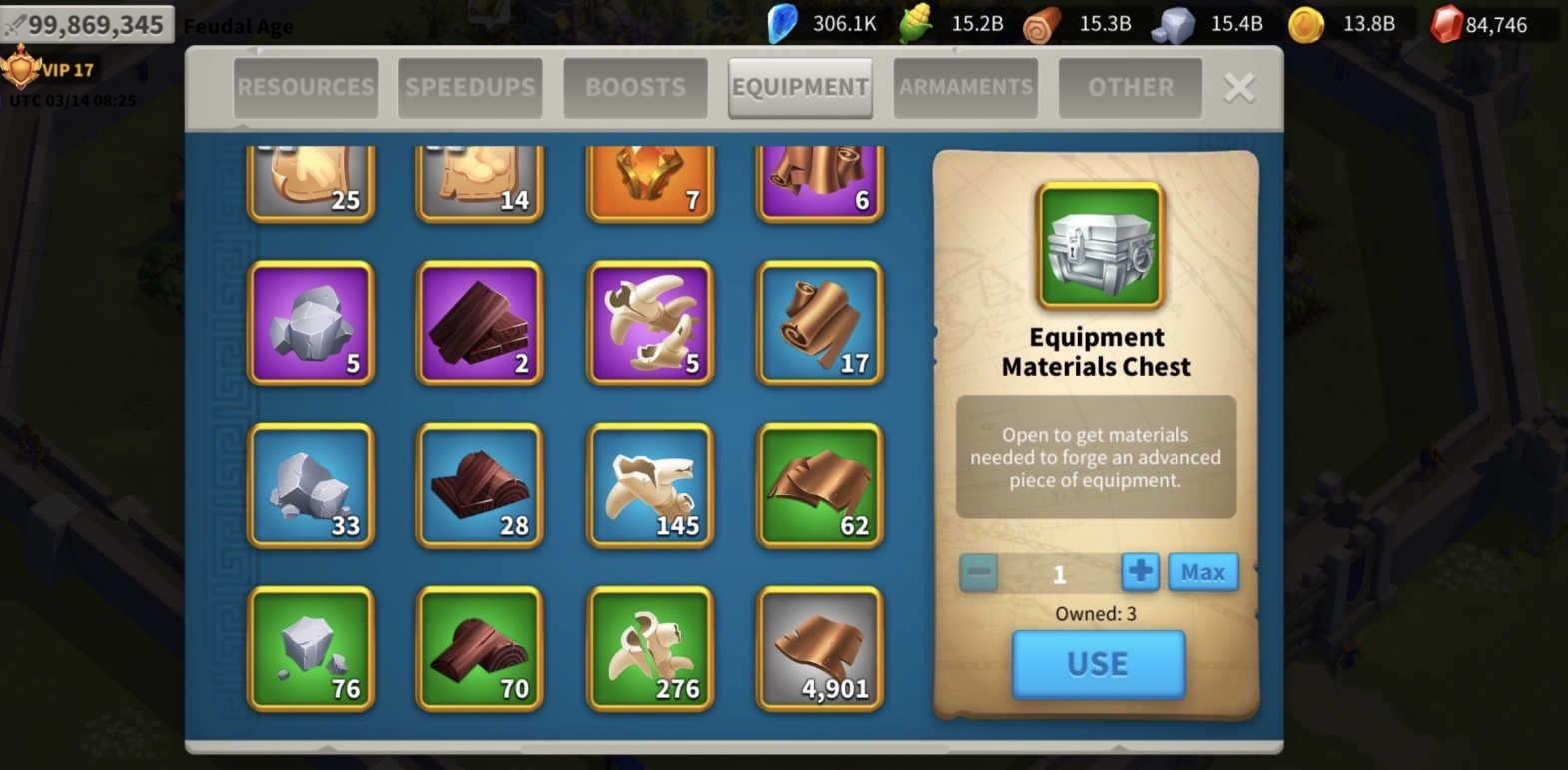Image resolution: width=1568 pixels, height=770 pixels.
Task: Select the purple bone material with 5
Action: (650, 323)
